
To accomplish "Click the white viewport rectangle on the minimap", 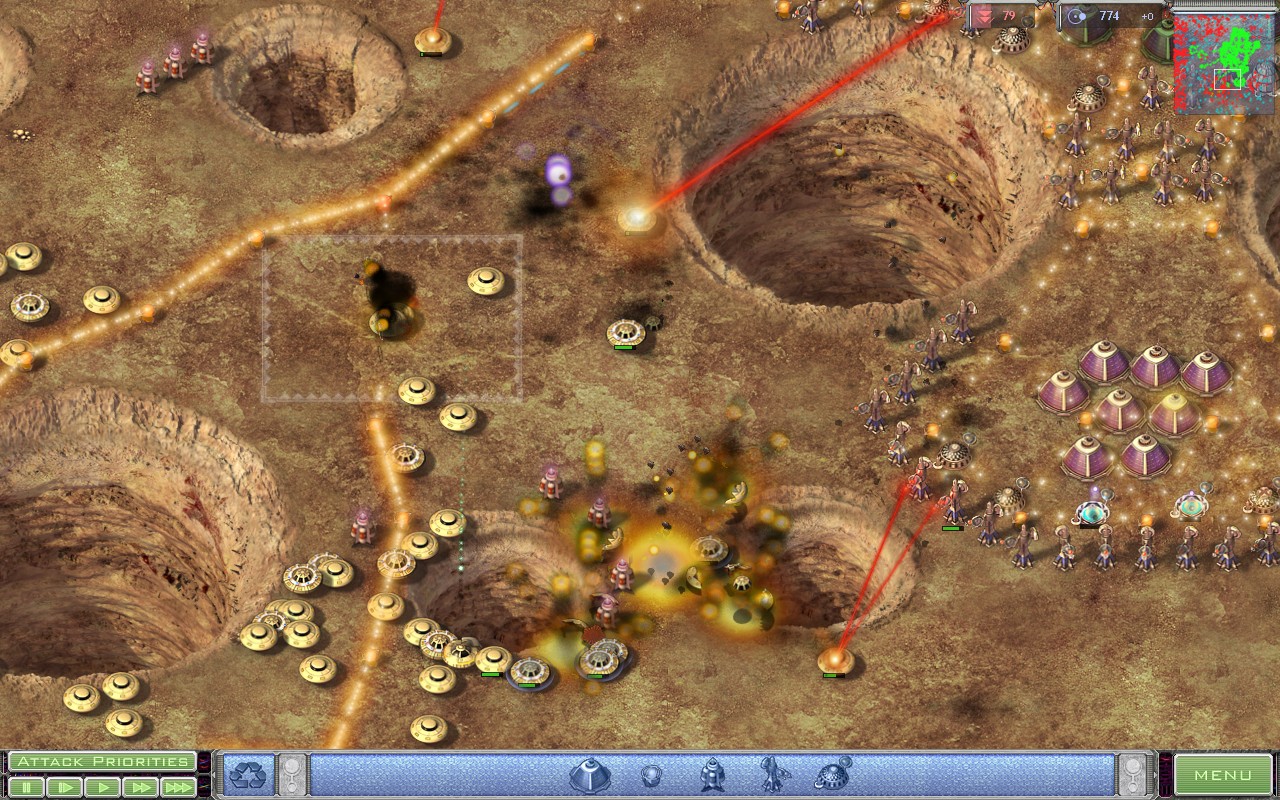I will click(x=1228, y=79).
